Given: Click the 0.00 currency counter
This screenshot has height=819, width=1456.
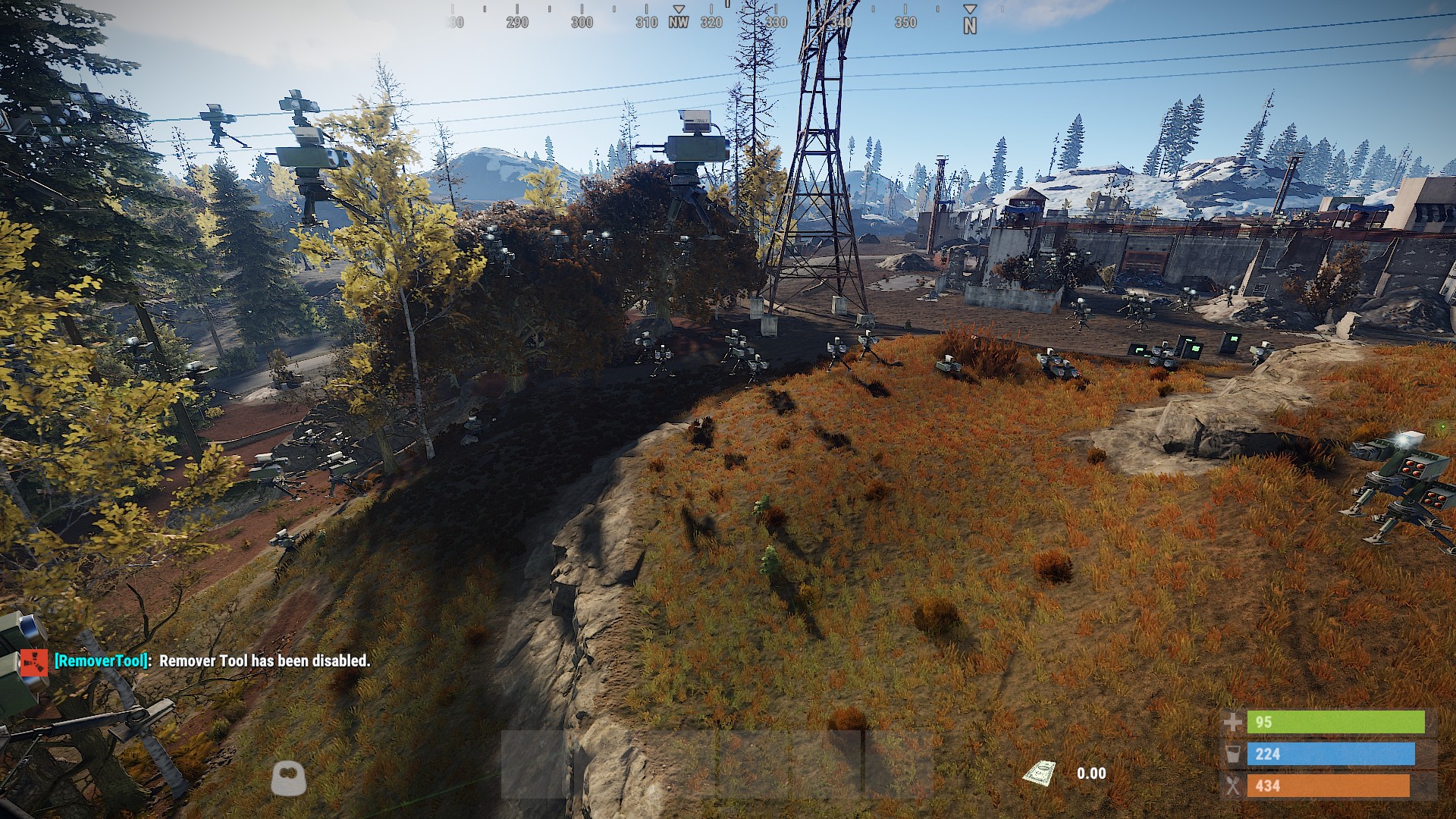Looking at the screenshot, I should [1092, 773].
